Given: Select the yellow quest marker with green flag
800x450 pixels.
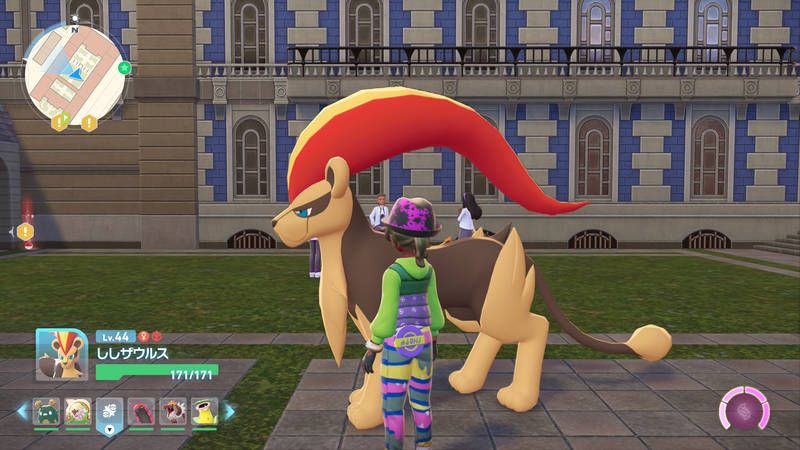Looking at the screenshot, I should [x=59, y=123].
